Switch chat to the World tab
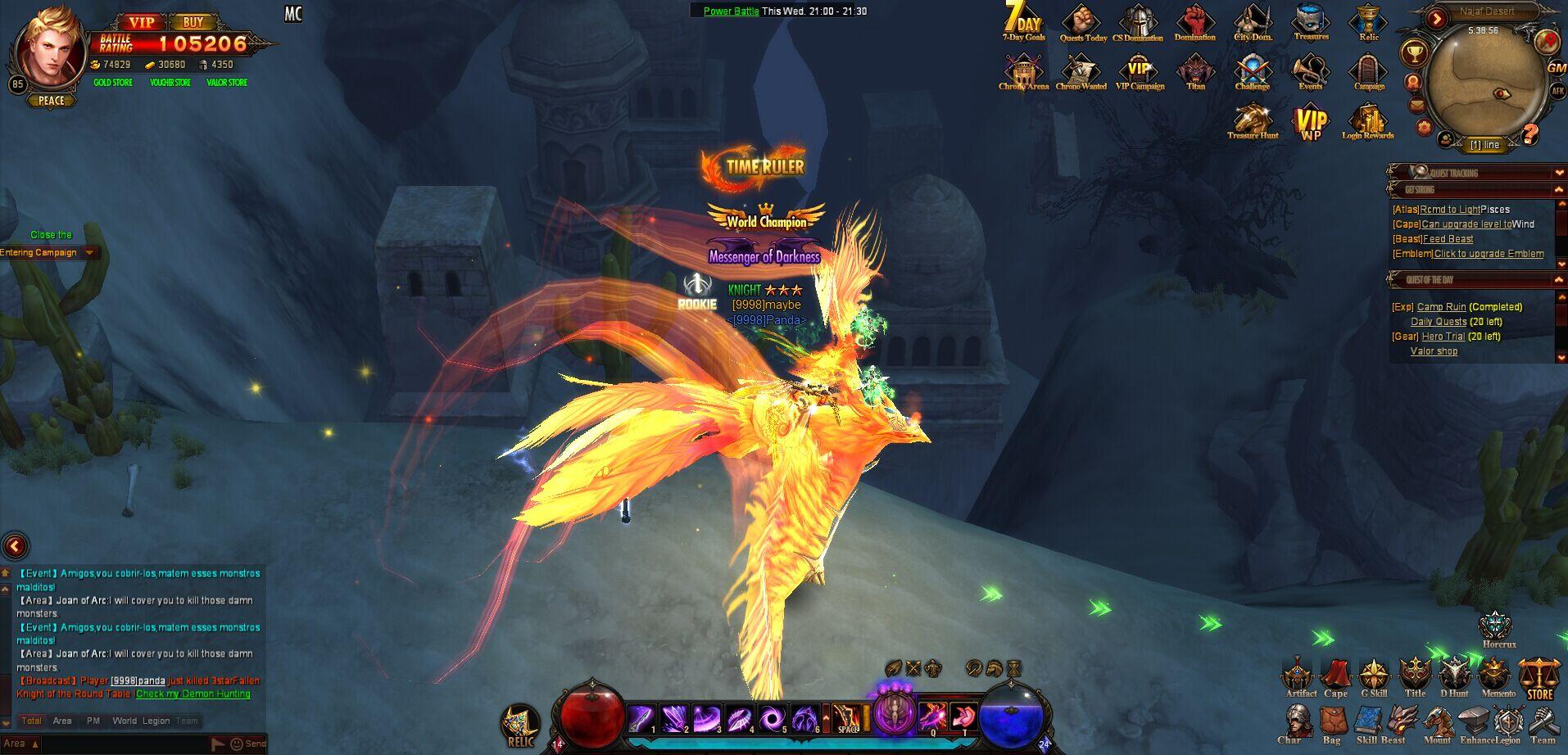The height and width of the screenshot is (755, 1568). coord(123,721)
